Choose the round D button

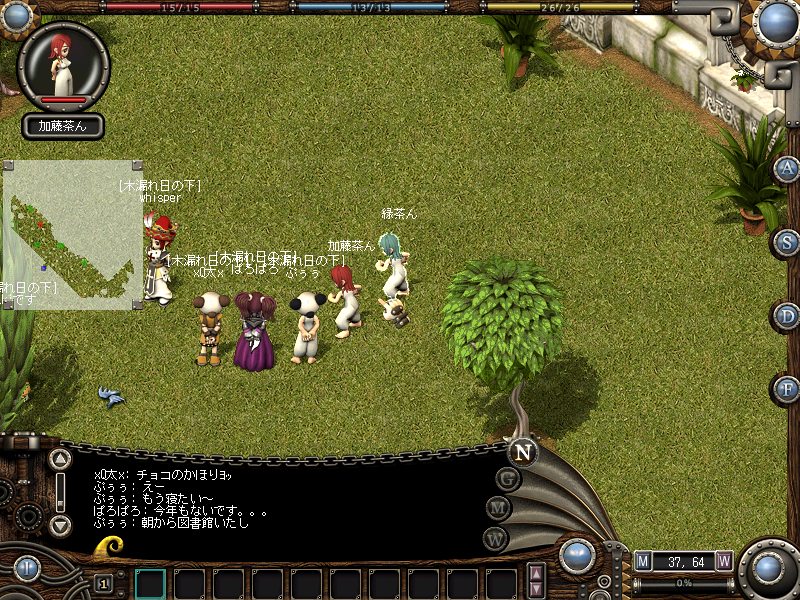click(x=788, y=316)
